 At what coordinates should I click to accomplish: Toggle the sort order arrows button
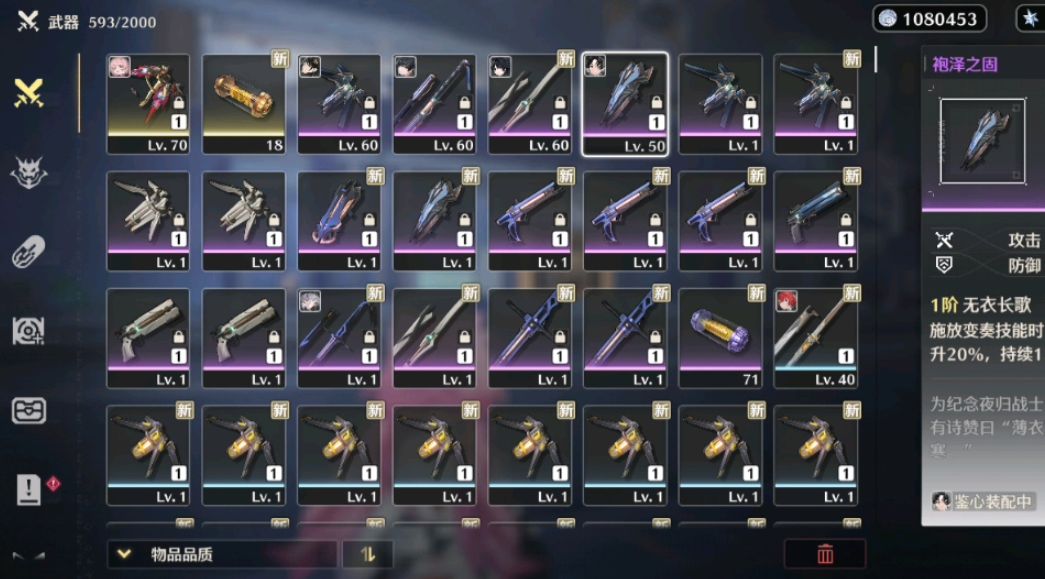click(367, 554)
